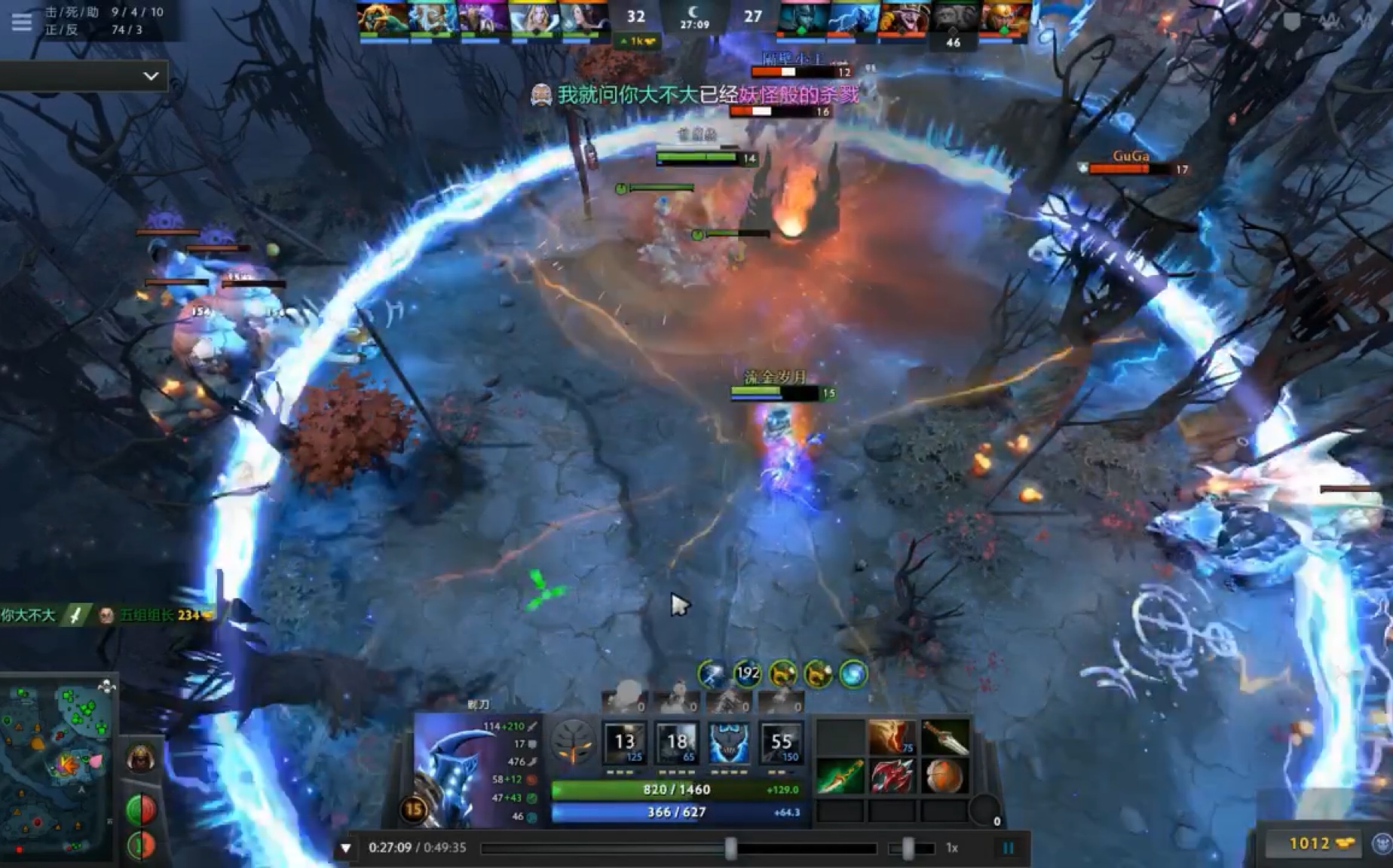The image size is (1393, 868).
Task: Pause the replay playback
Action: (x=1008, y=848)
